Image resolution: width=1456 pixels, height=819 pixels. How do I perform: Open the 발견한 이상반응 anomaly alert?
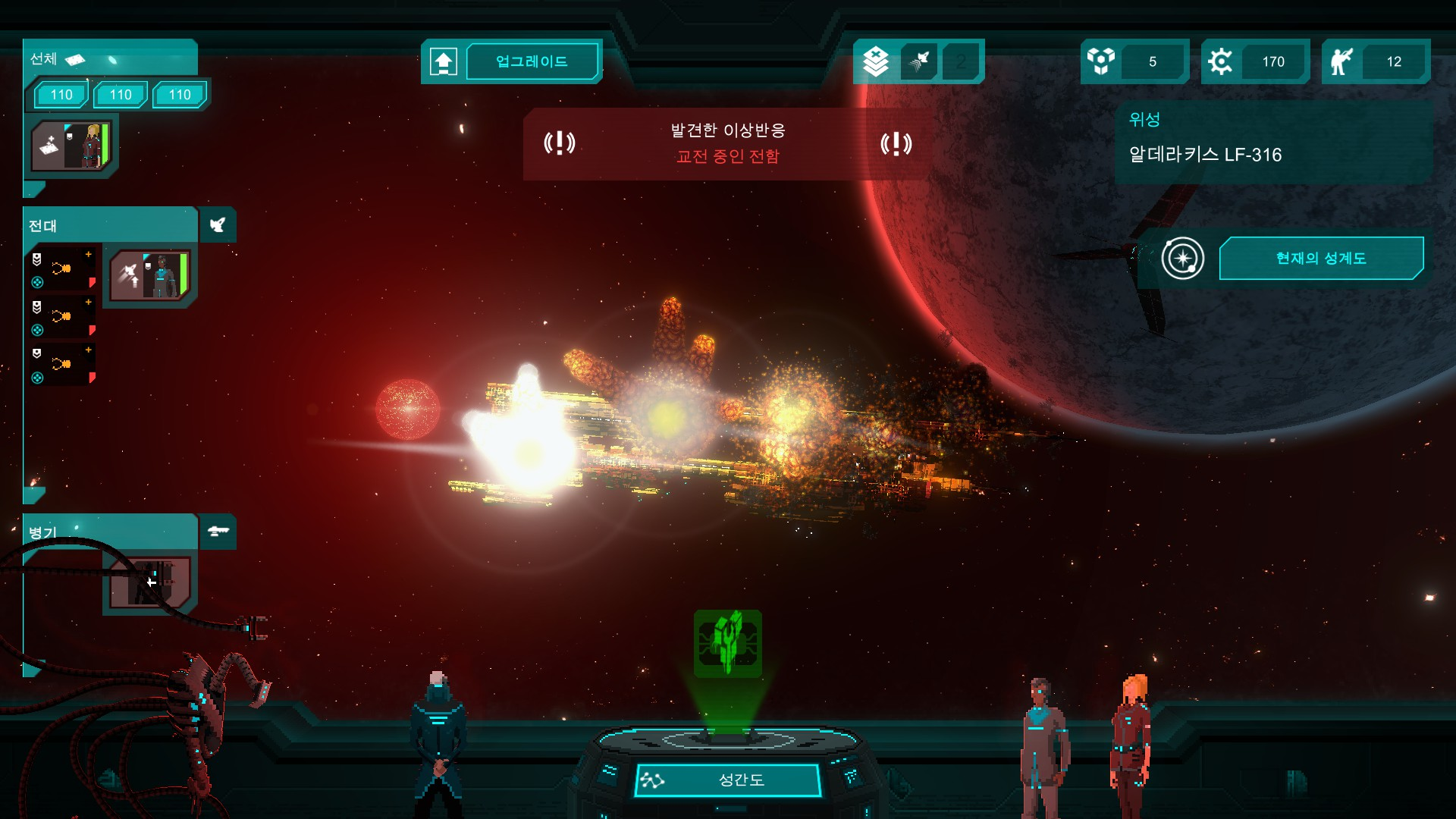click(x=727, y=143)
